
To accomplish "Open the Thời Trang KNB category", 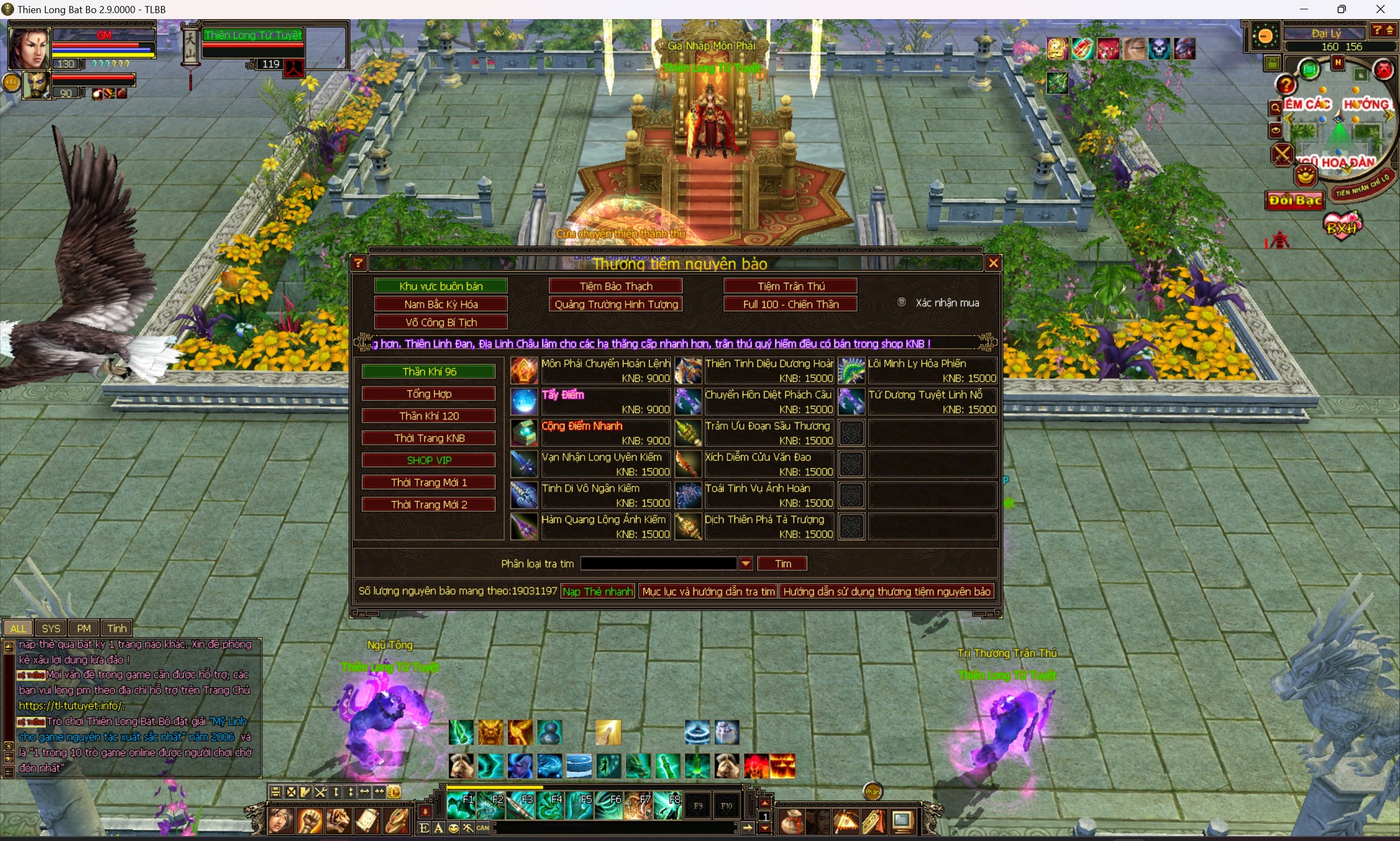I will pyautogui.click(x=429, y=438).
